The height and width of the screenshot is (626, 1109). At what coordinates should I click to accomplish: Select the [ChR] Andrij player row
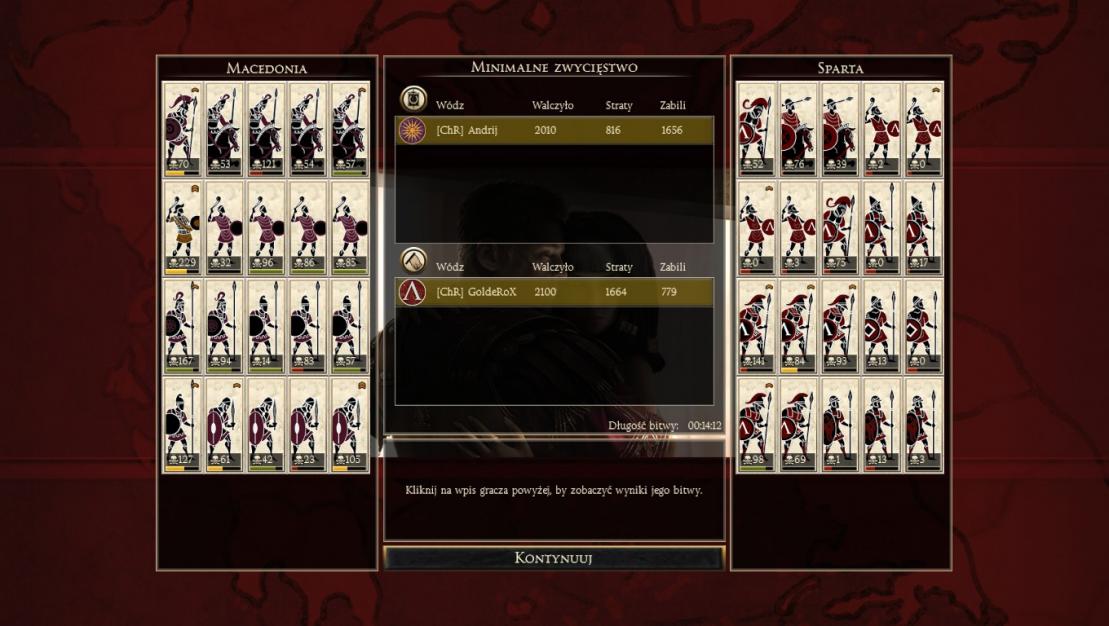(554, 130)
